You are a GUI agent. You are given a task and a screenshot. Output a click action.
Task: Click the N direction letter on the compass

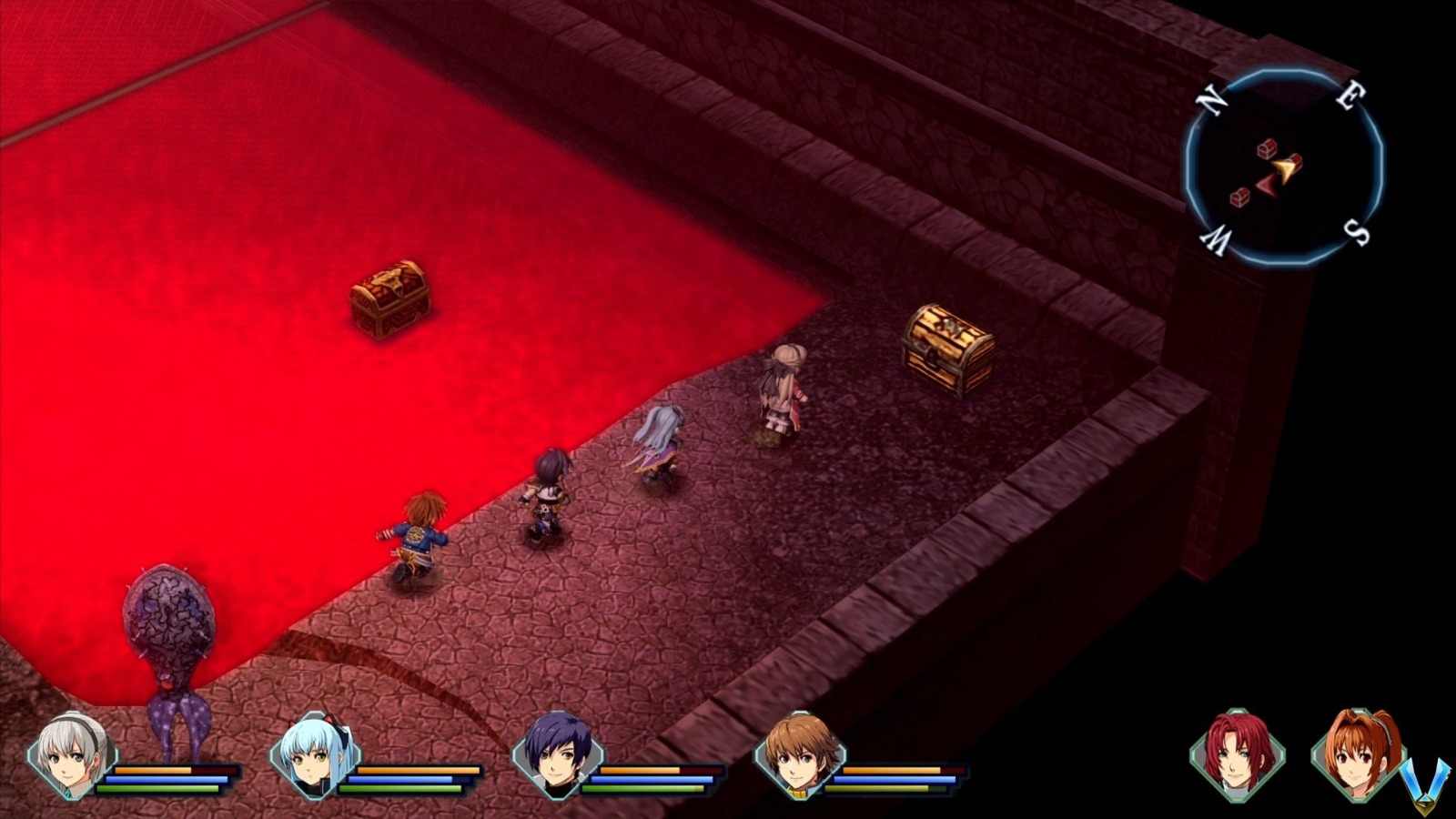[1211, 100]
